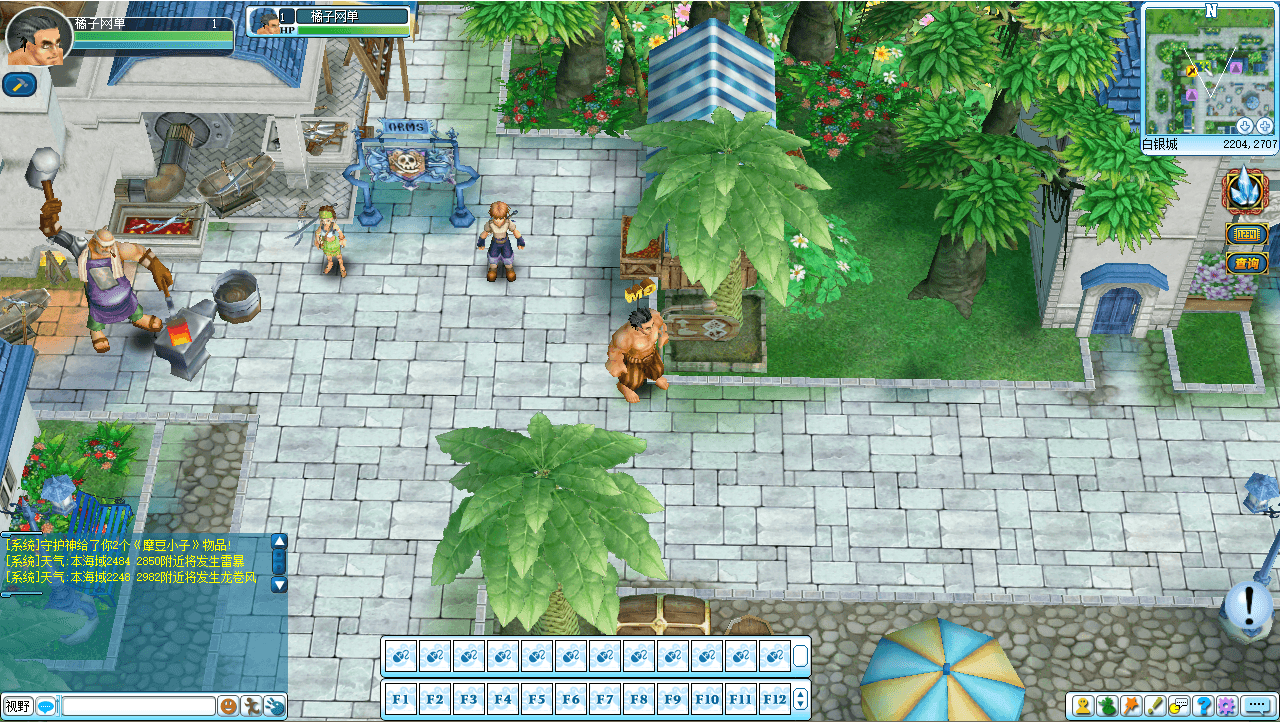Click the 查询 query button on the right
Image resolution: width=1280 pixels, height=722 pixels.
click(x=1246, y=262)
